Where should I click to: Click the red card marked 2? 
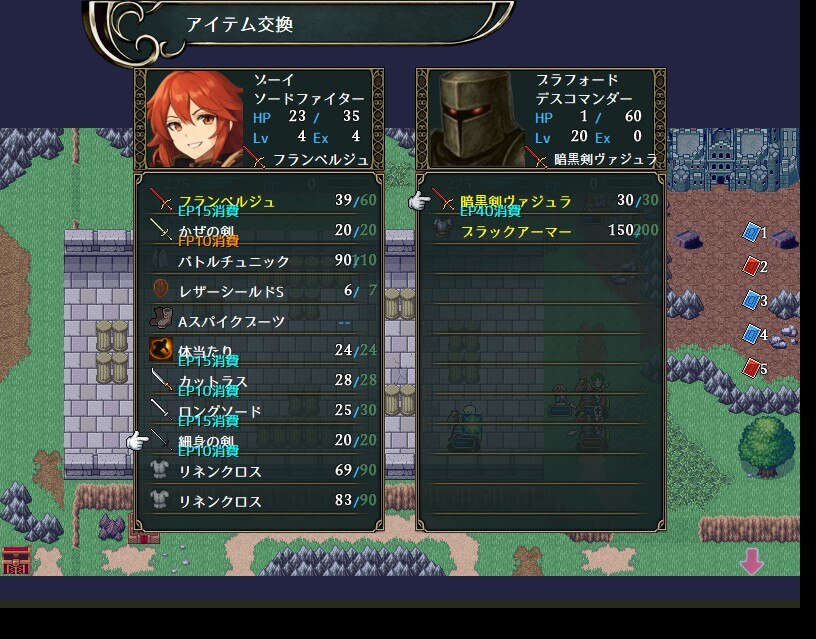[x=752, y=266]
